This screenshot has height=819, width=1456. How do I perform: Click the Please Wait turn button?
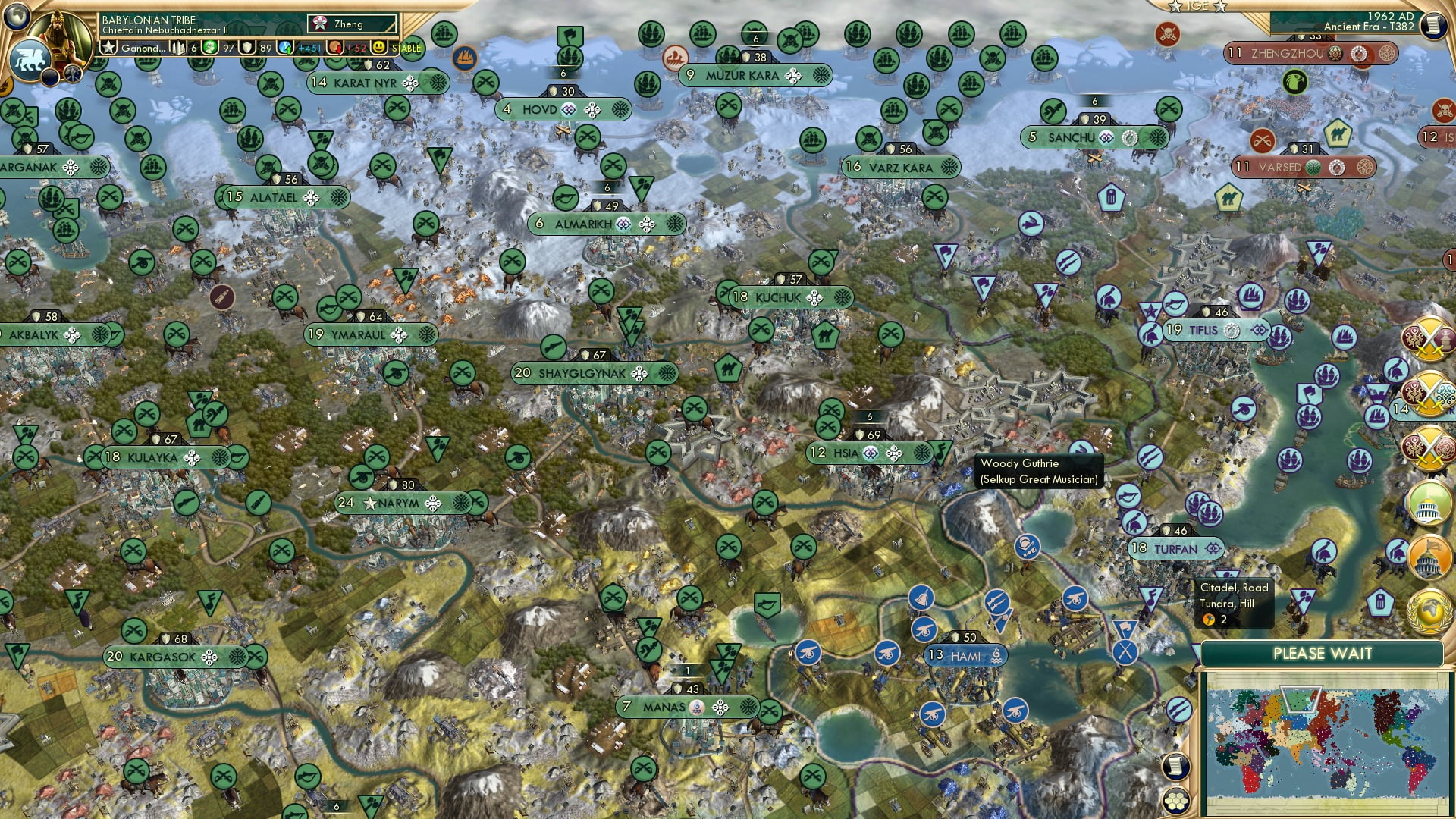tap(1322, 654)
